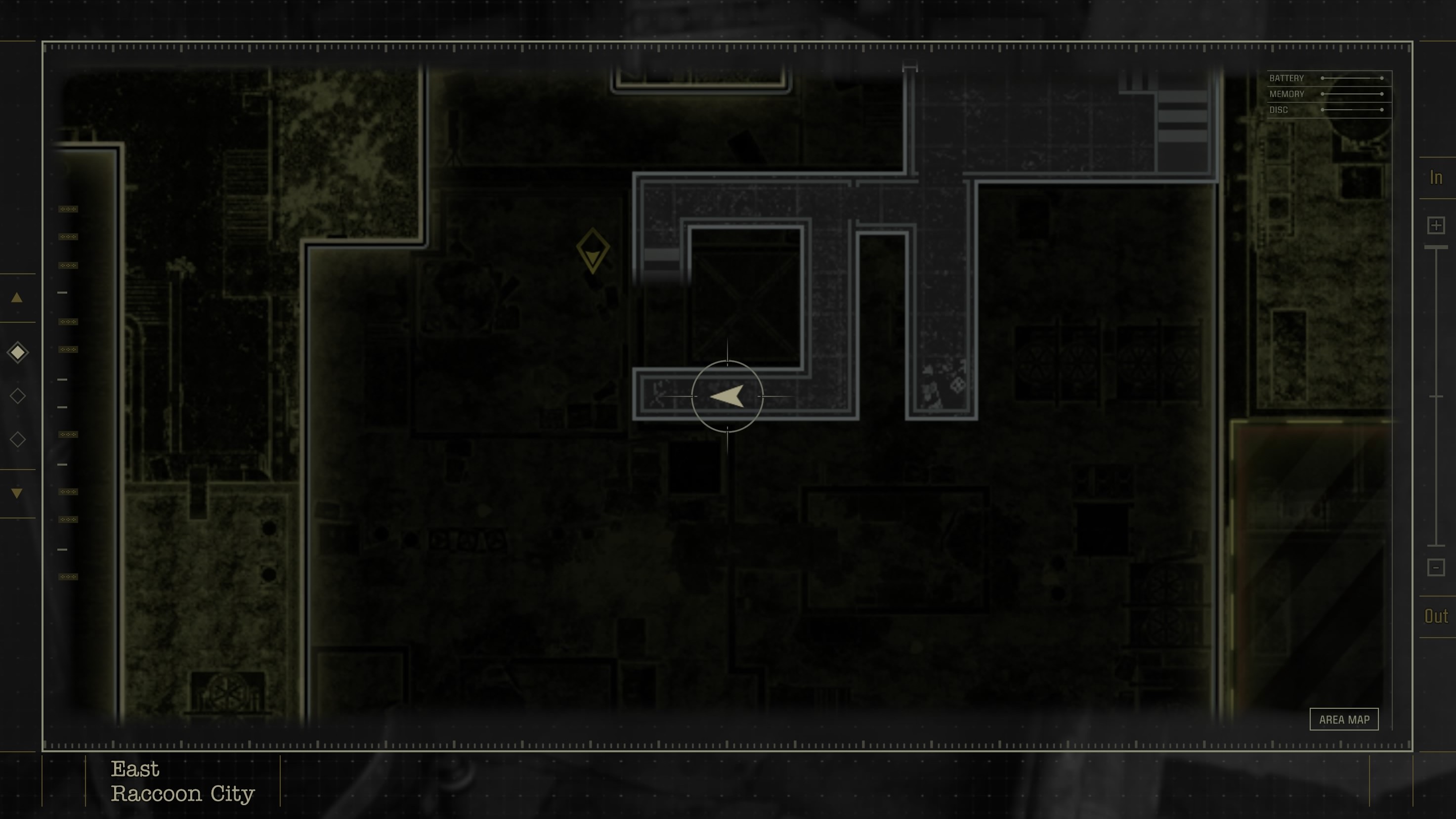This screenshot has height=819, width=1456.
Task: Select the zoom-out minus icon
Action: (x=1436, y=567)
